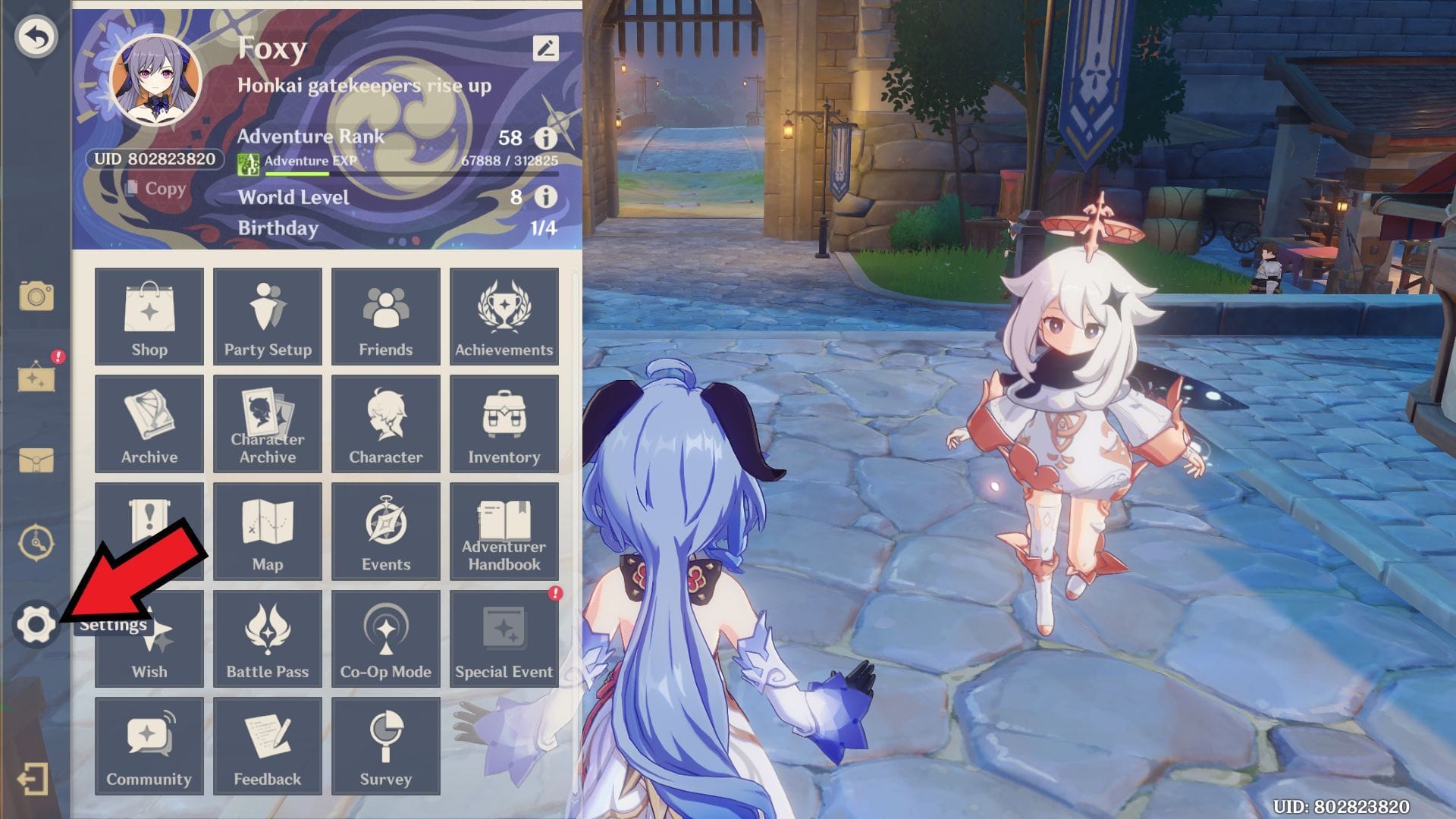The image size is (1456, 819).
Task: Open the Character Archive
Action: tap(267, 423)
